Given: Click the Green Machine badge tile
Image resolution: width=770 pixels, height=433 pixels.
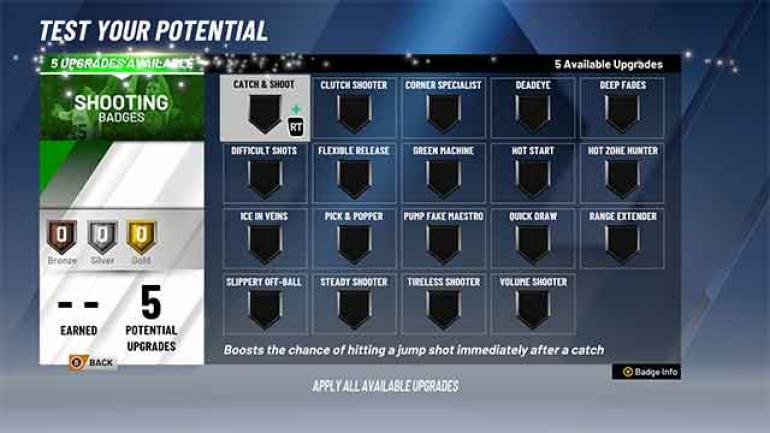Looking at the screenshot, I should (443, 174).
